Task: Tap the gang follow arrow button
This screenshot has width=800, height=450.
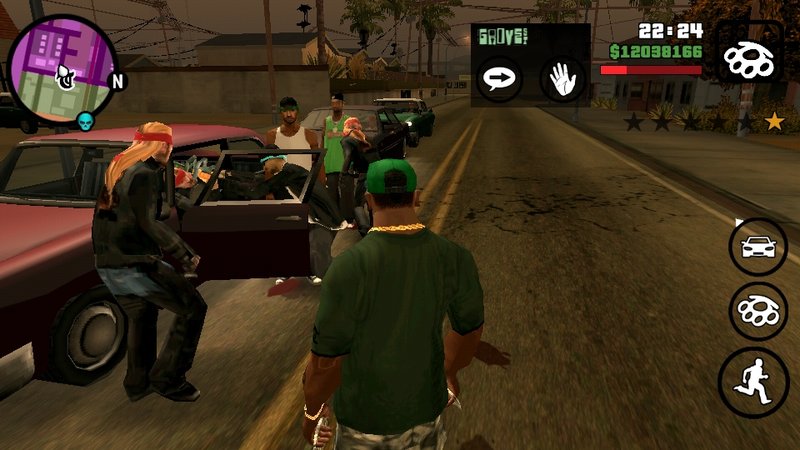Action: tap(497, 79)
